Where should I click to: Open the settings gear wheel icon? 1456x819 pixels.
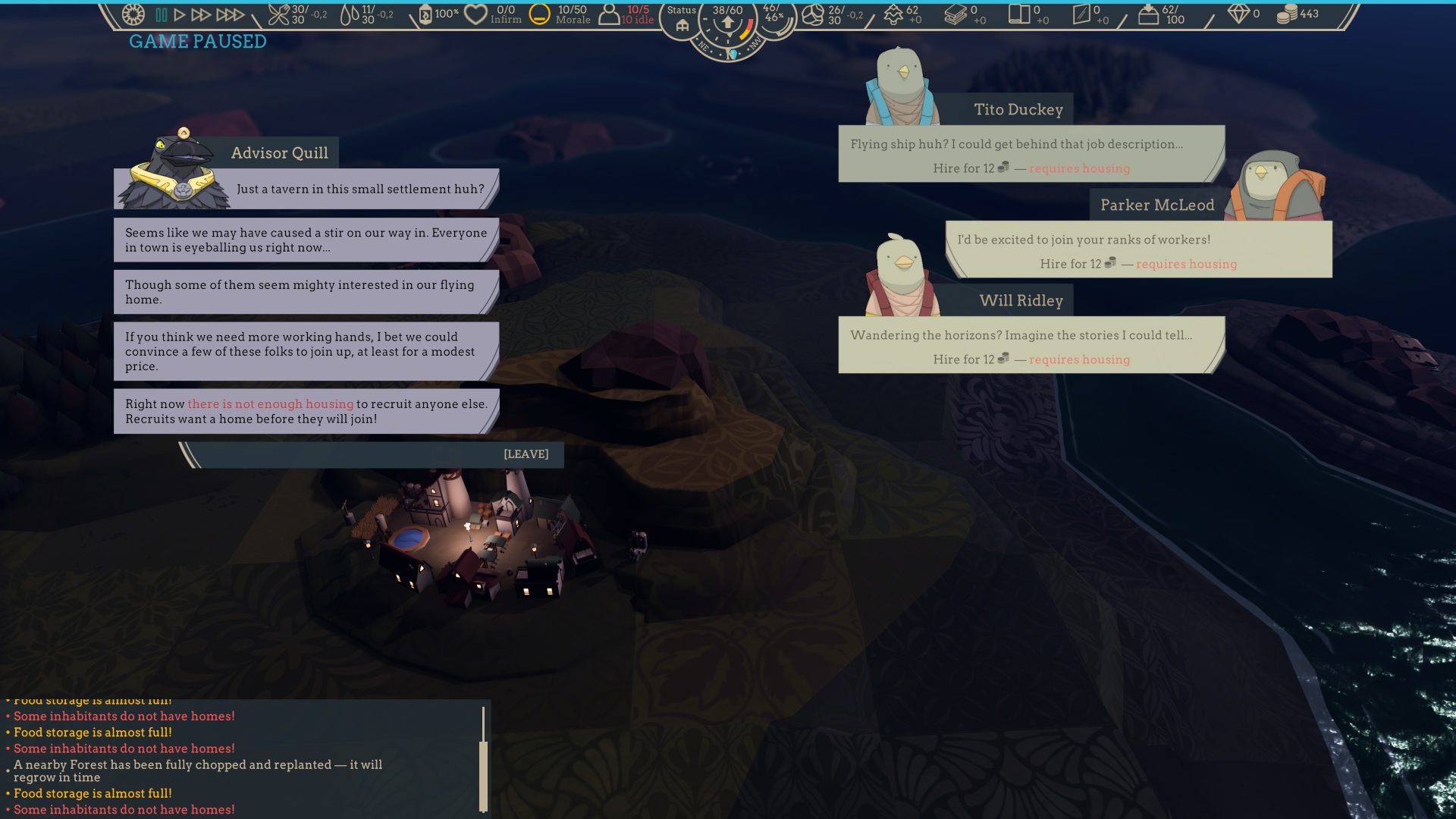133,14
